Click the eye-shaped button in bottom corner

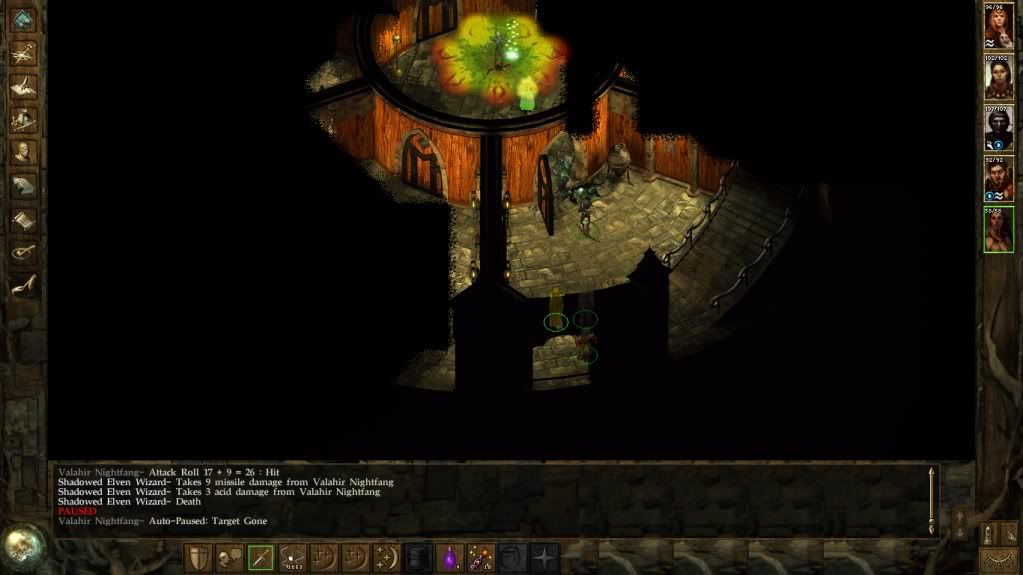(998, 557)
